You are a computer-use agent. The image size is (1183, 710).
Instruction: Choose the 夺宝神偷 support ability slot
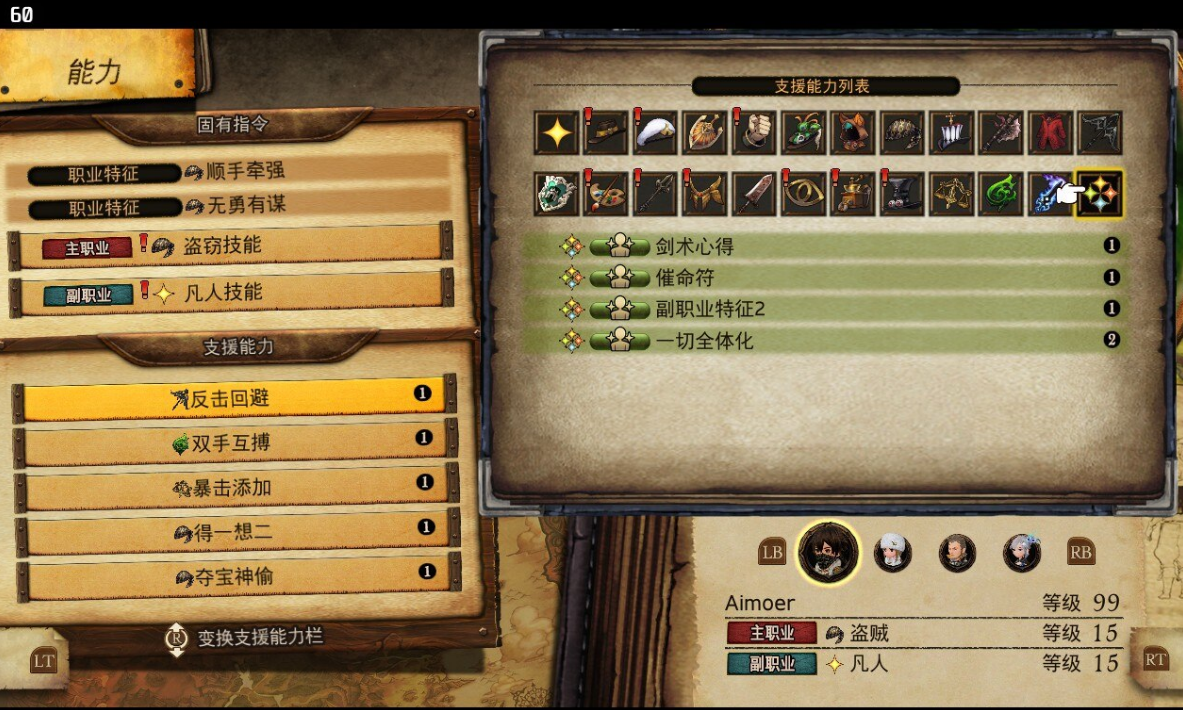(x=232, y=577)
